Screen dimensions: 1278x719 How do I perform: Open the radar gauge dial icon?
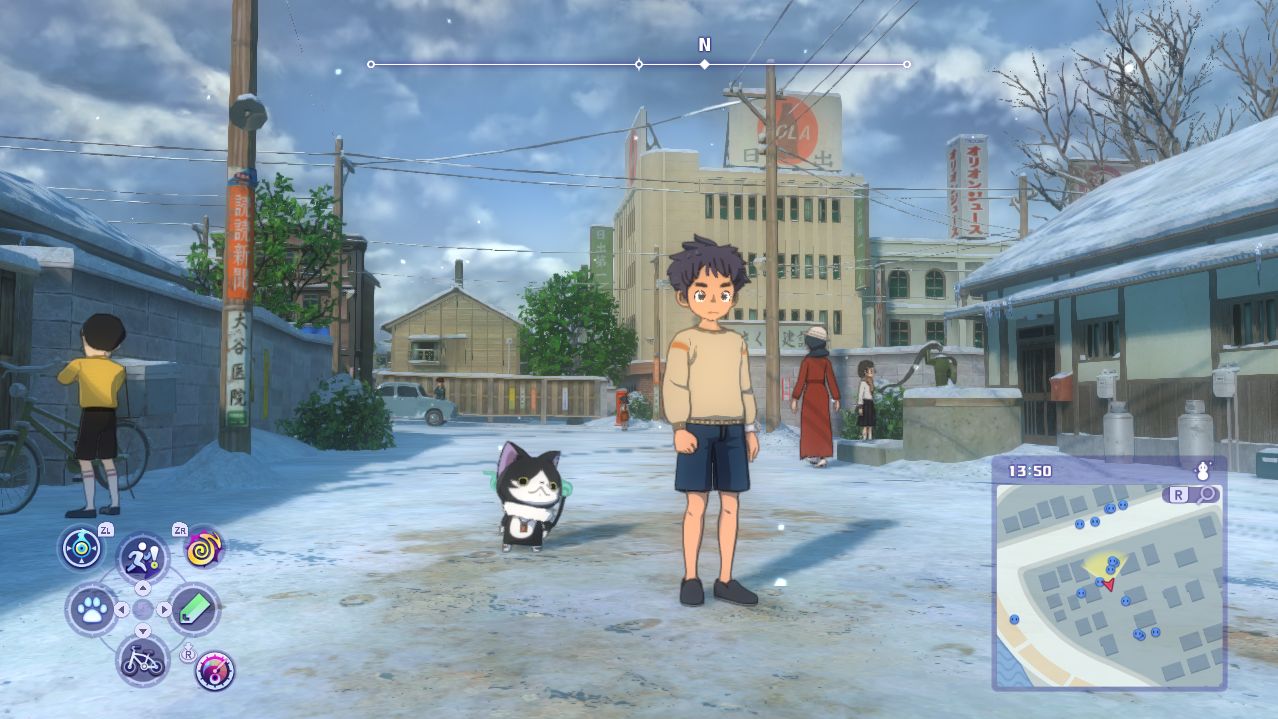pos(214,670)
